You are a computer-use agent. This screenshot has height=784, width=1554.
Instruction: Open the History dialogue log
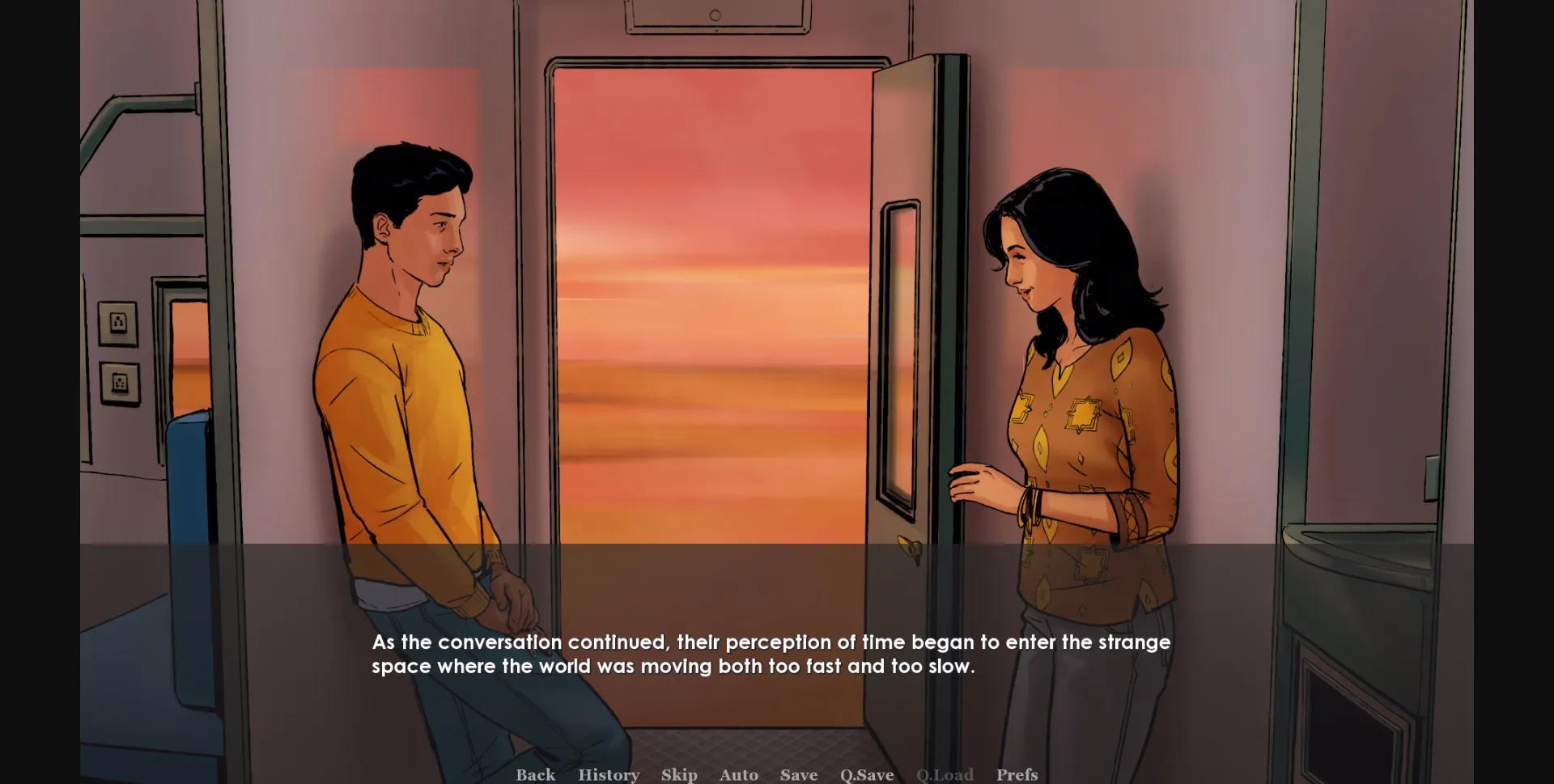click(609, 774)
